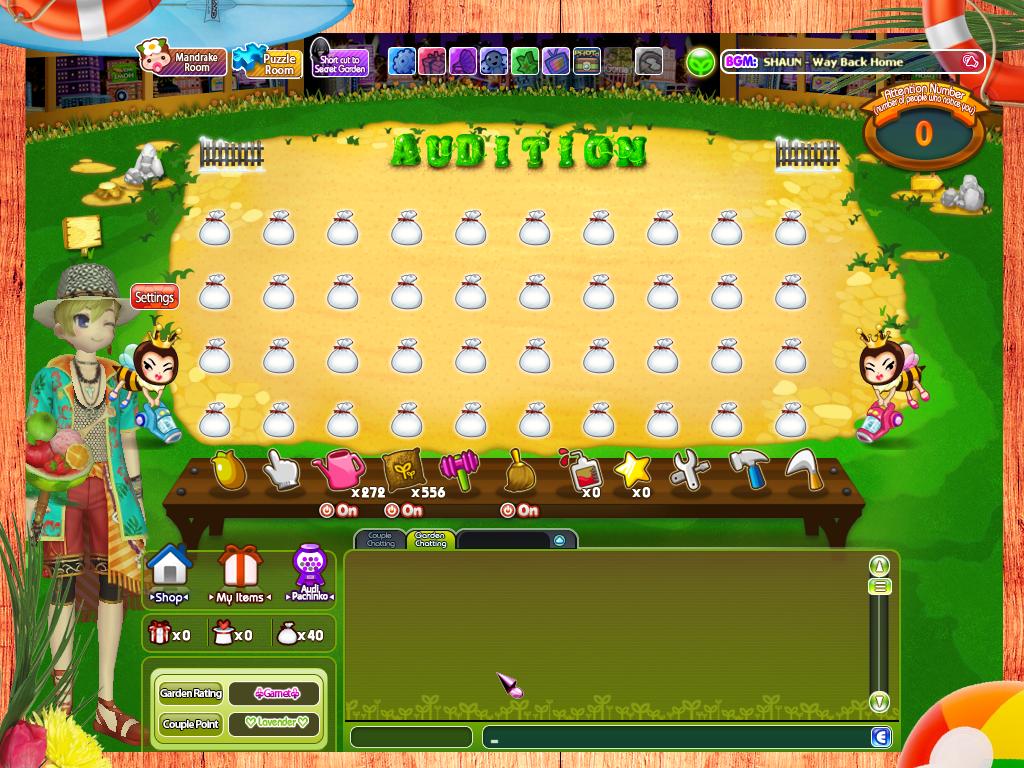Screen dimensions: 1024x768
Task: Pick the fertilizer seed bag tool
Action: point(402,468)
